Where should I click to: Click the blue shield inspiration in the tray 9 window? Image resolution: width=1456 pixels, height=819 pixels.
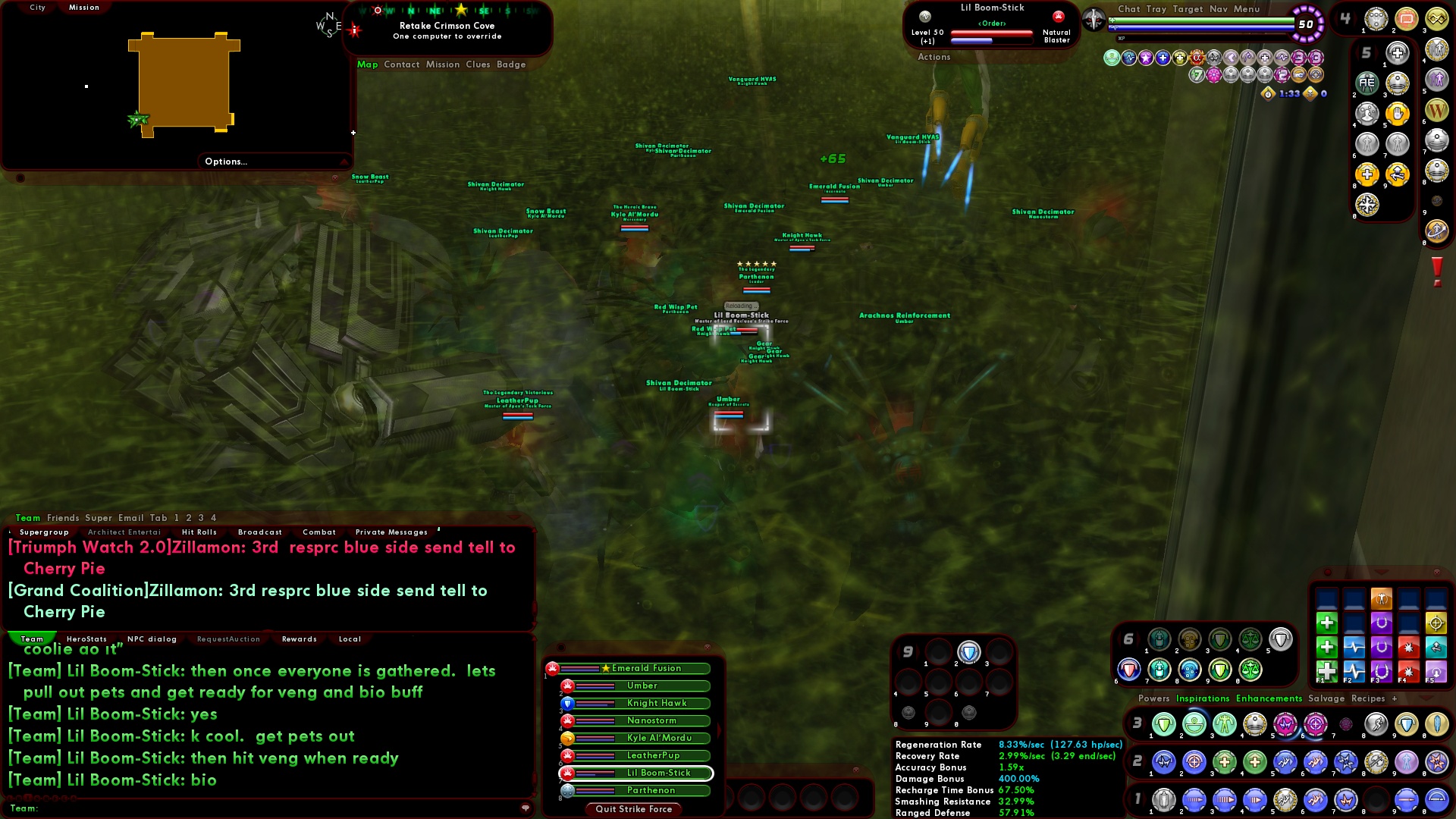pos(969,651)
